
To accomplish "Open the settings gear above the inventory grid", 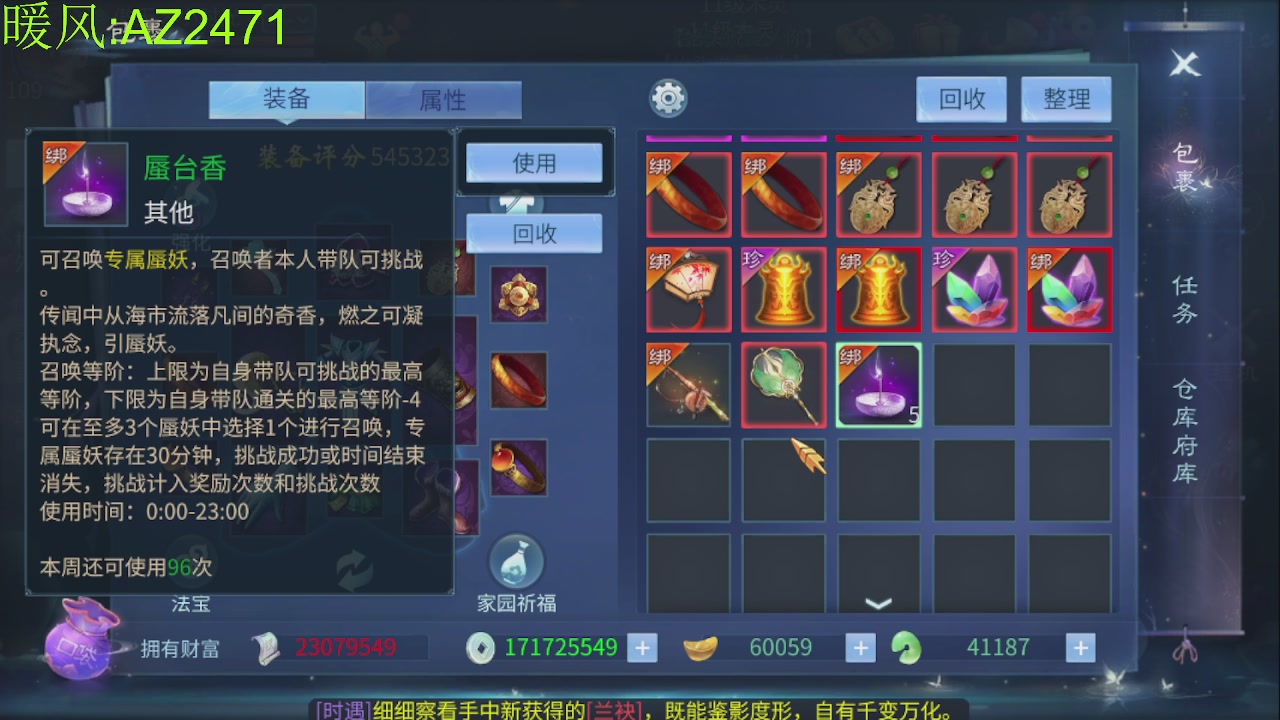I will 669,97.
